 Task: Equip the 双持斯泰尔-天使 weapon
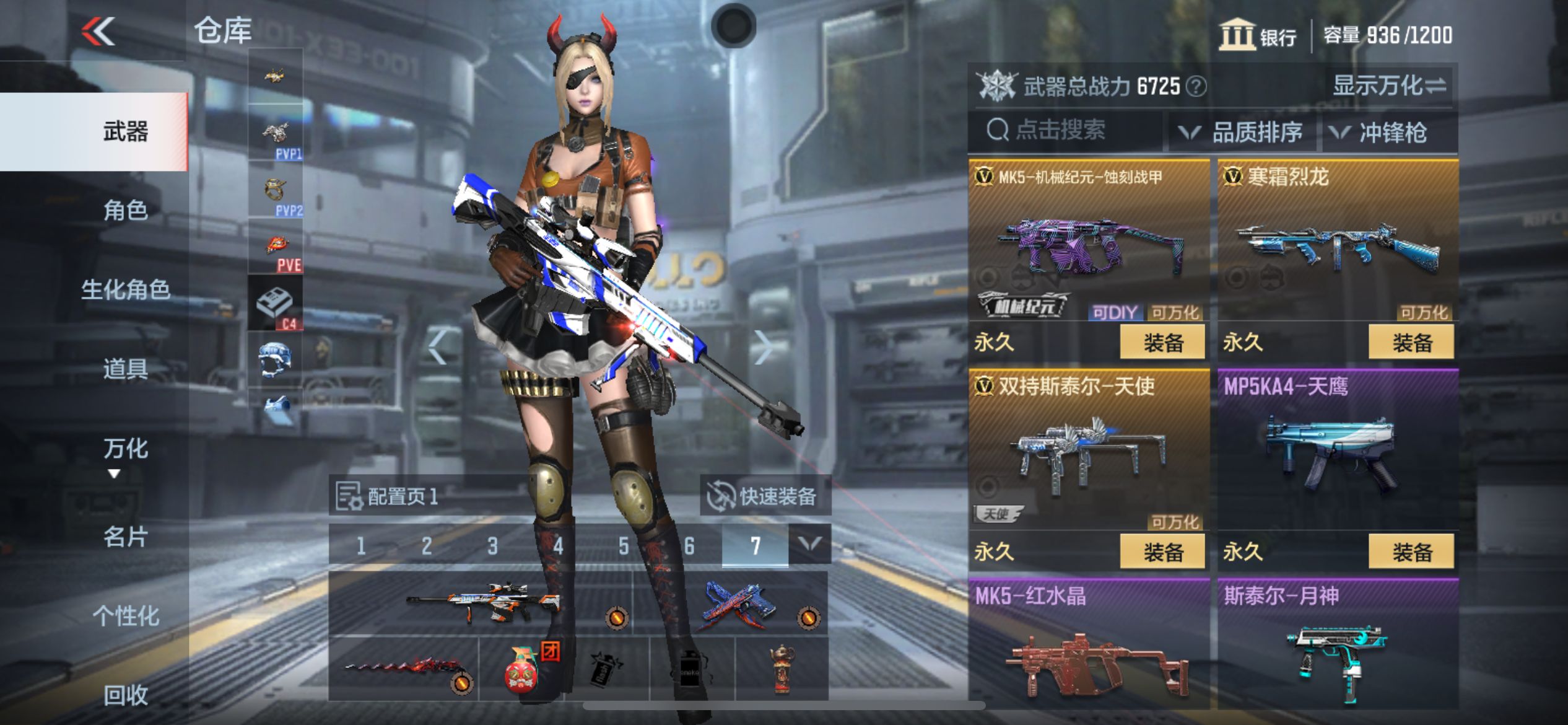point(1162,551)
